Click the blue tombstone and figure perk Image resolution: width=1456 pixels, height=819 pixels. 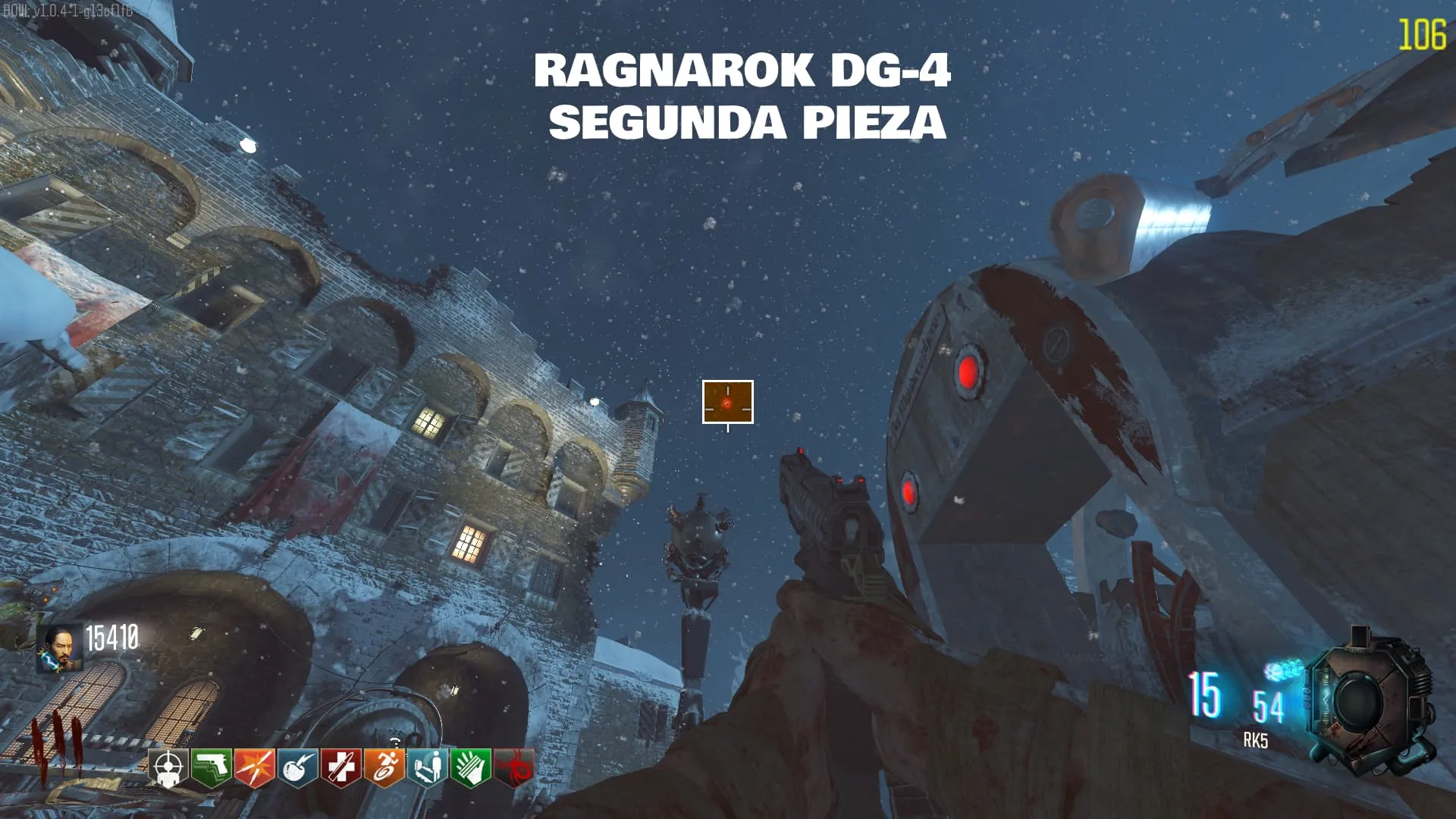427,768
